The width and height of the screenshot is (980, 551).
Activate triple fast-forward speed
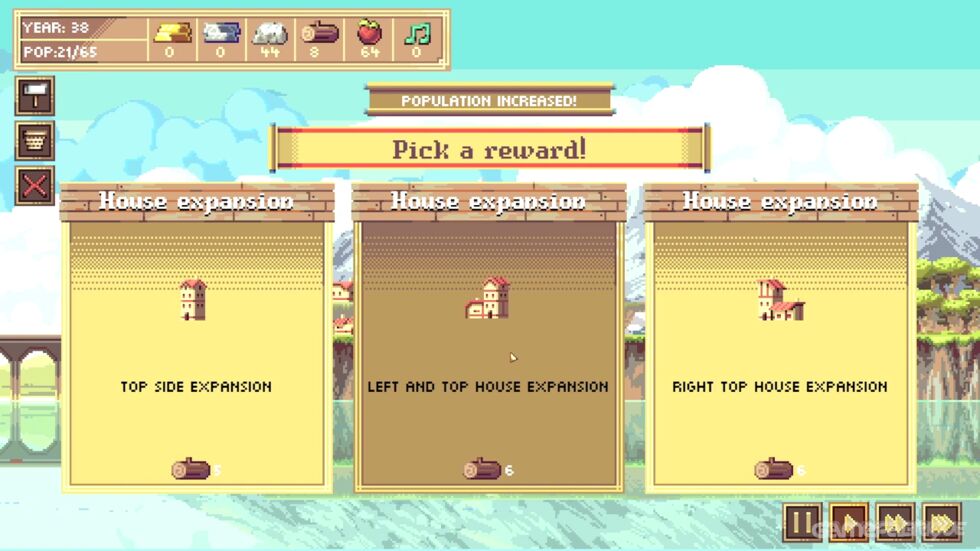942,523
